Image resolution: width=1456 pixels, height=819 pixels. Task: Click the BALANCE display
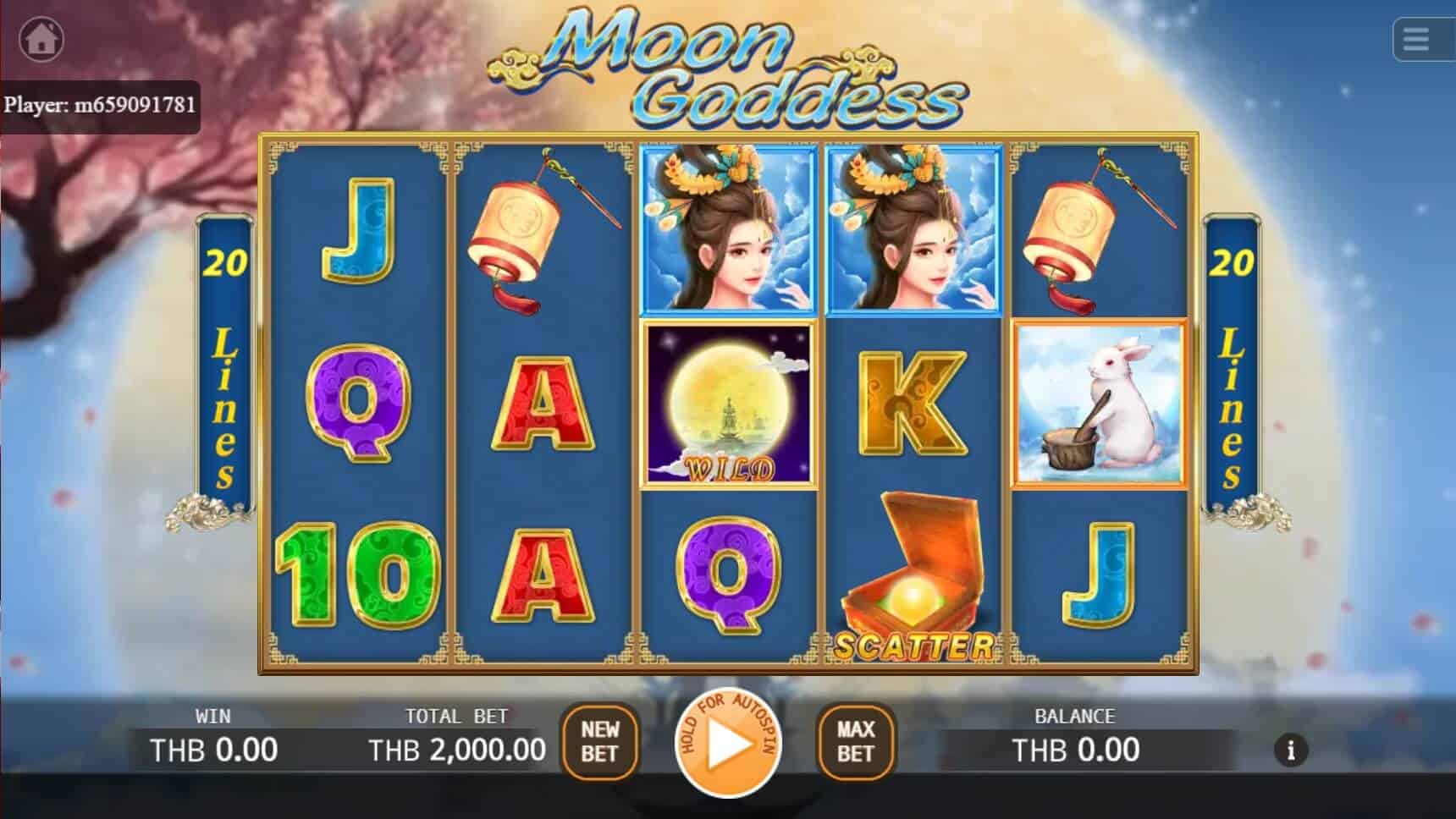point(1075,748)
